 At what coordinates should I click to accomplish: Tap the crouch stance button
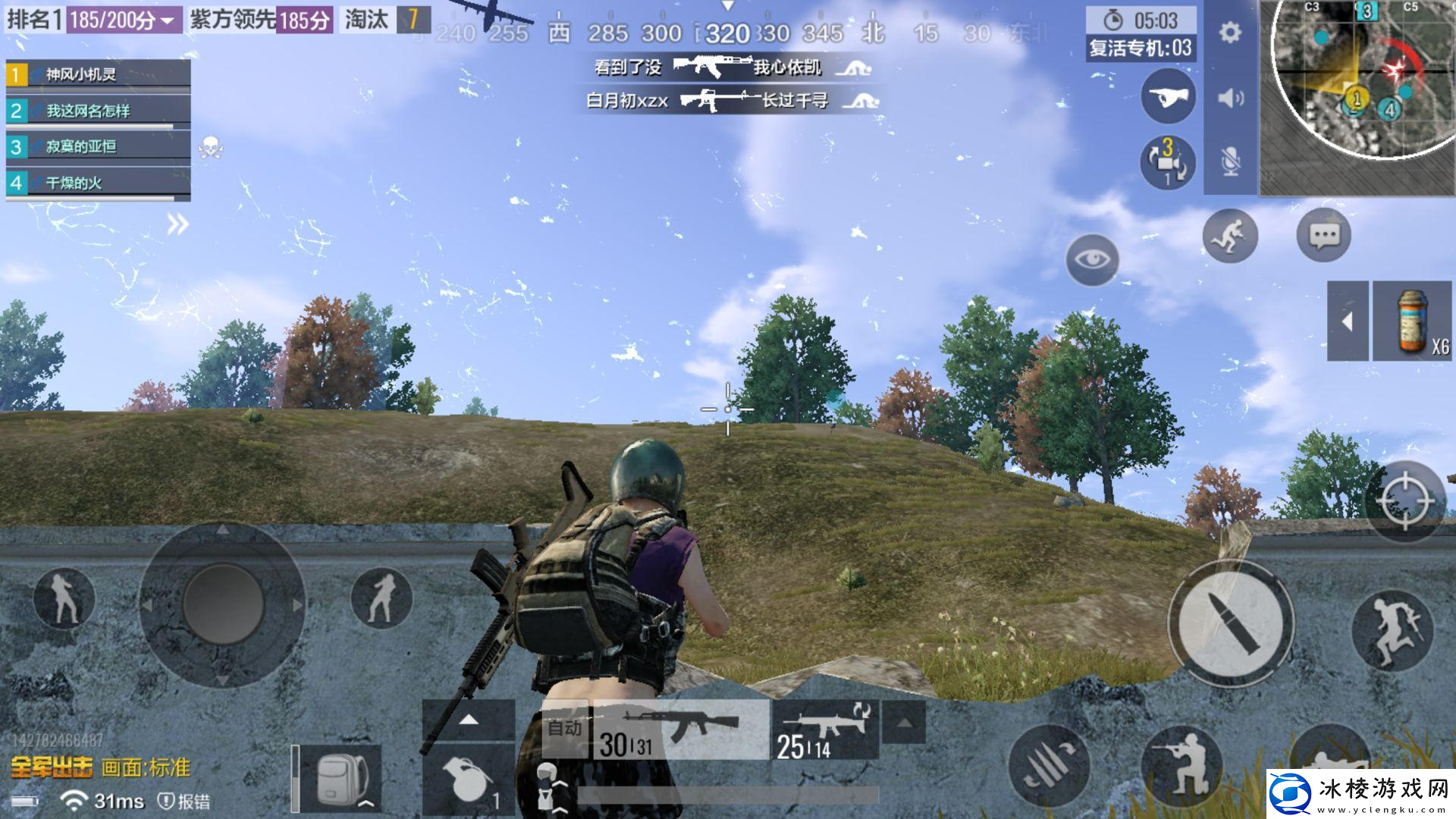click(x=1181, y=766)
